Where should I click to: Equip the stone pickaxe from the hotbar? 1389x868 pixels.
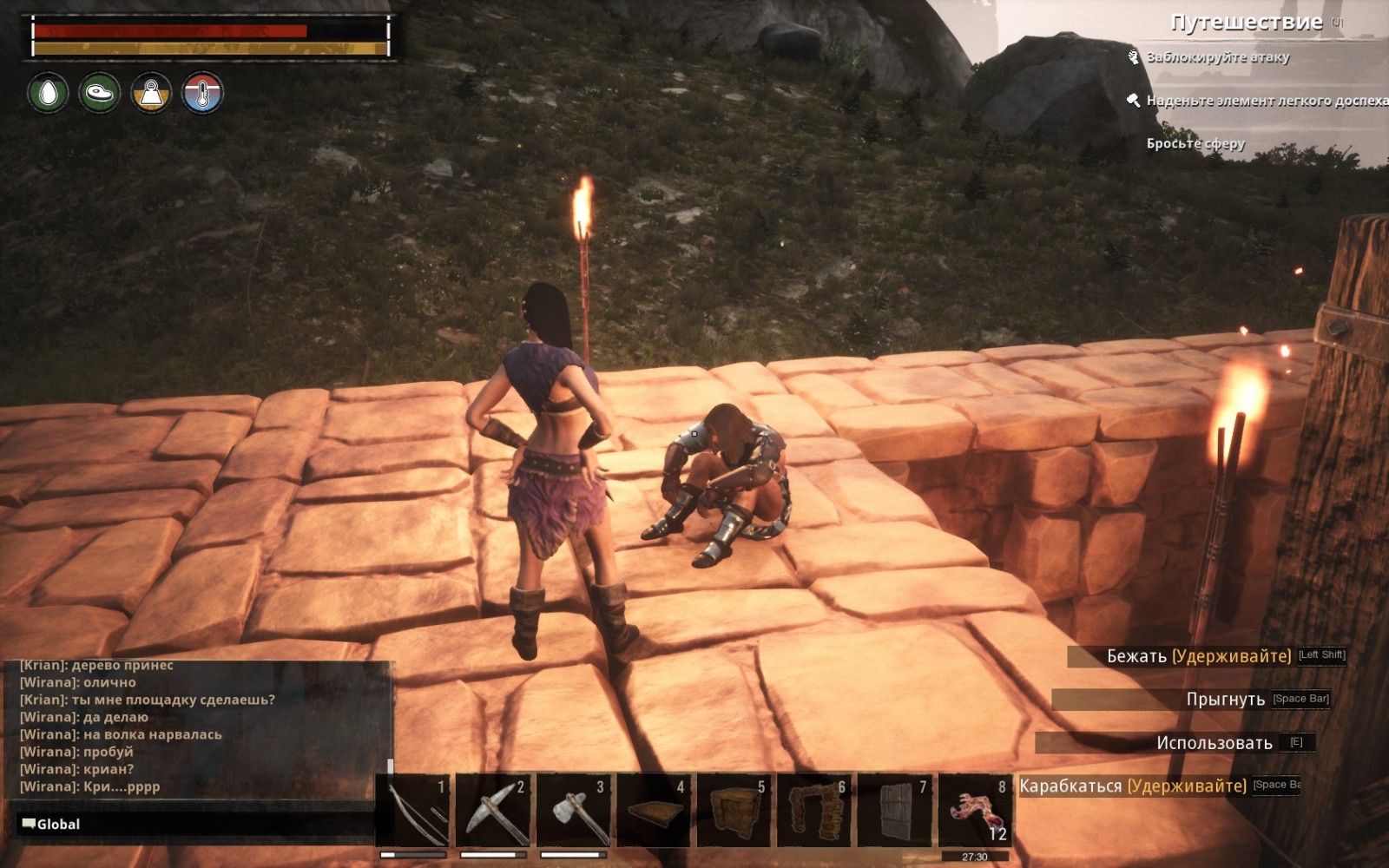[x=493, y=812]
